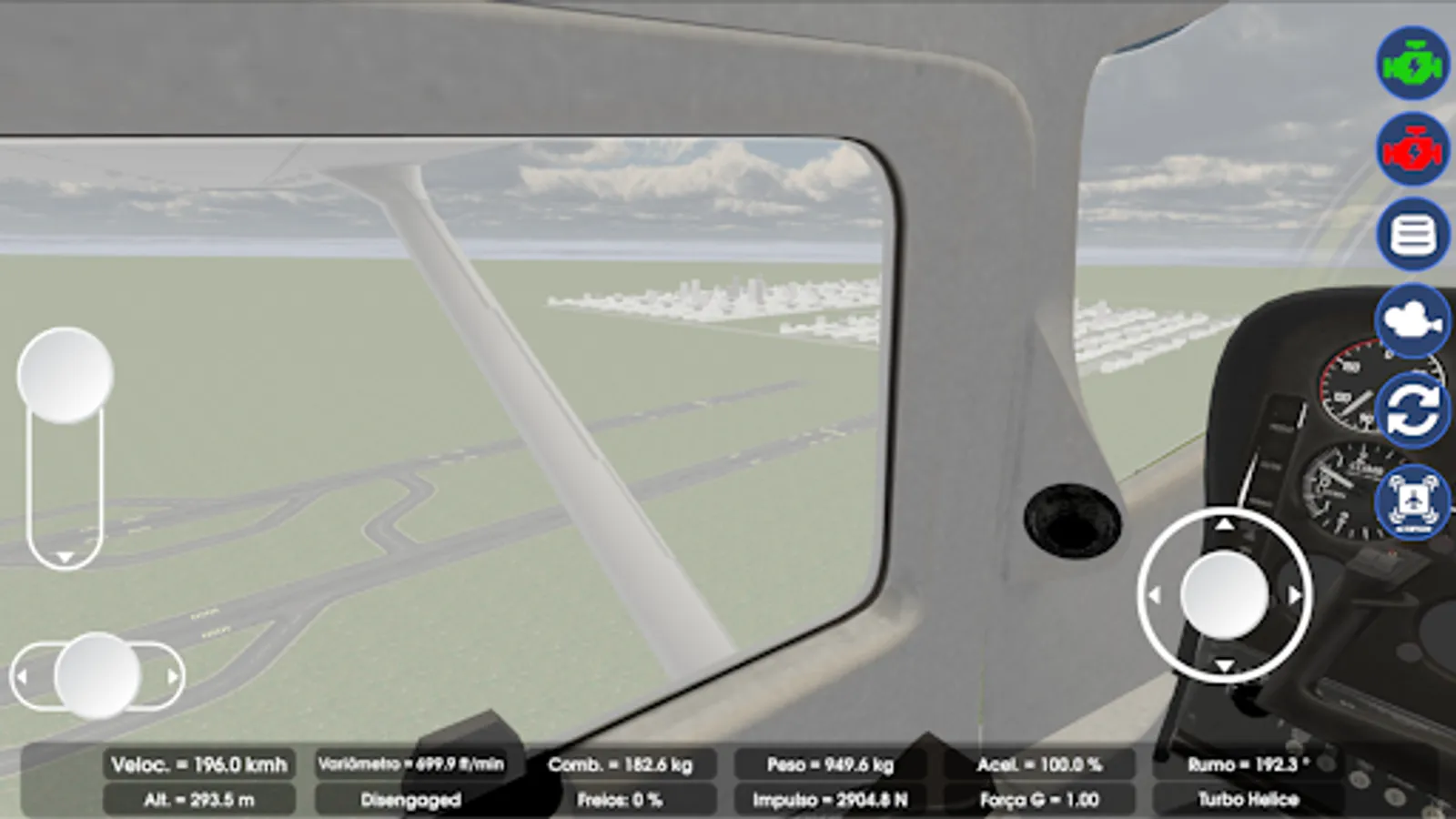Tap the left arrow on the joystick pad
Image resolution: width=1456 pixels, height=819 pixels.
pos(1156,593)
